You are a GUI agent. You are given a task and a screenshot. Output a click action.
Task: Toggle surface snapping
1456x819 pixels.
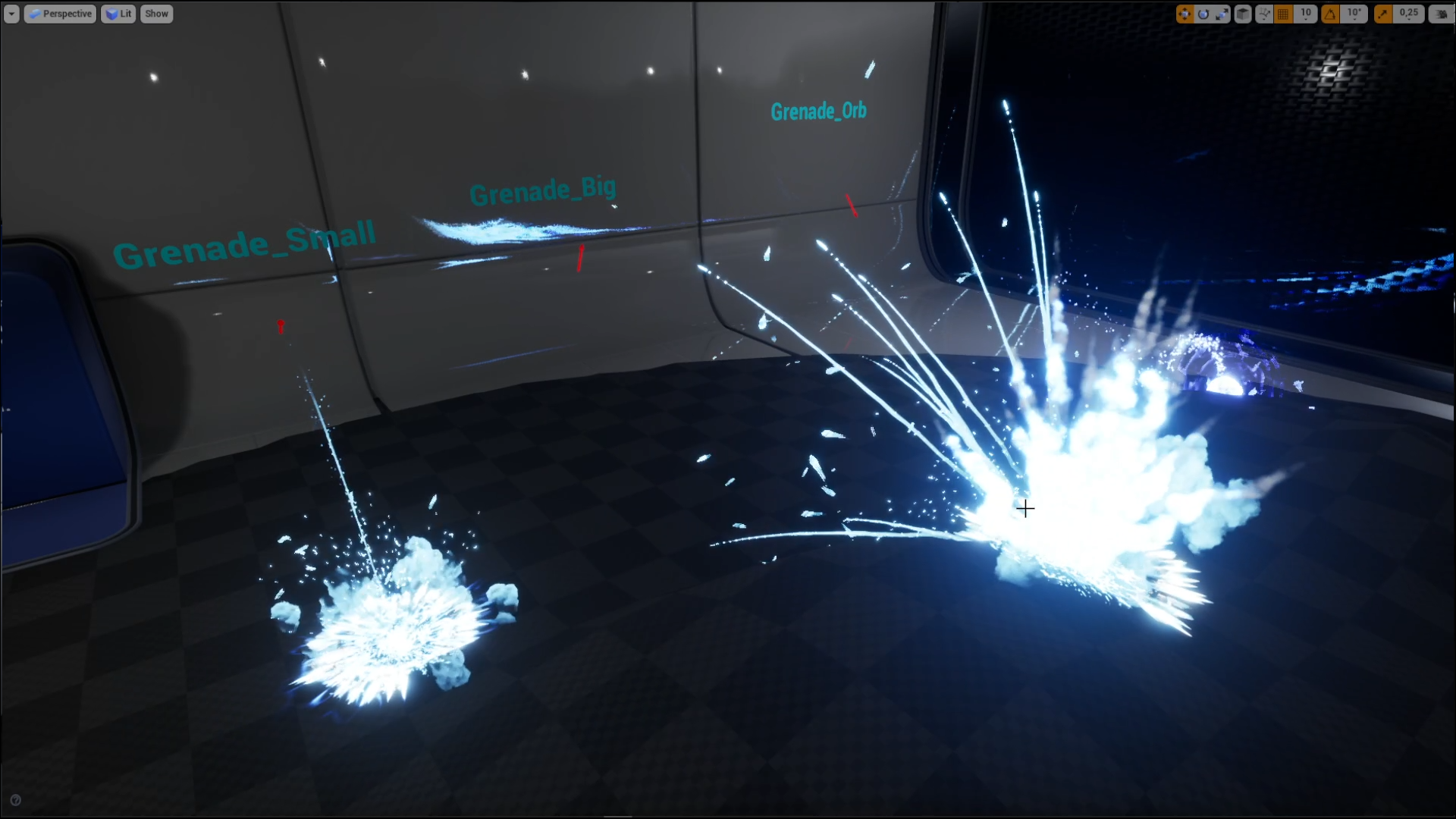1265,14
